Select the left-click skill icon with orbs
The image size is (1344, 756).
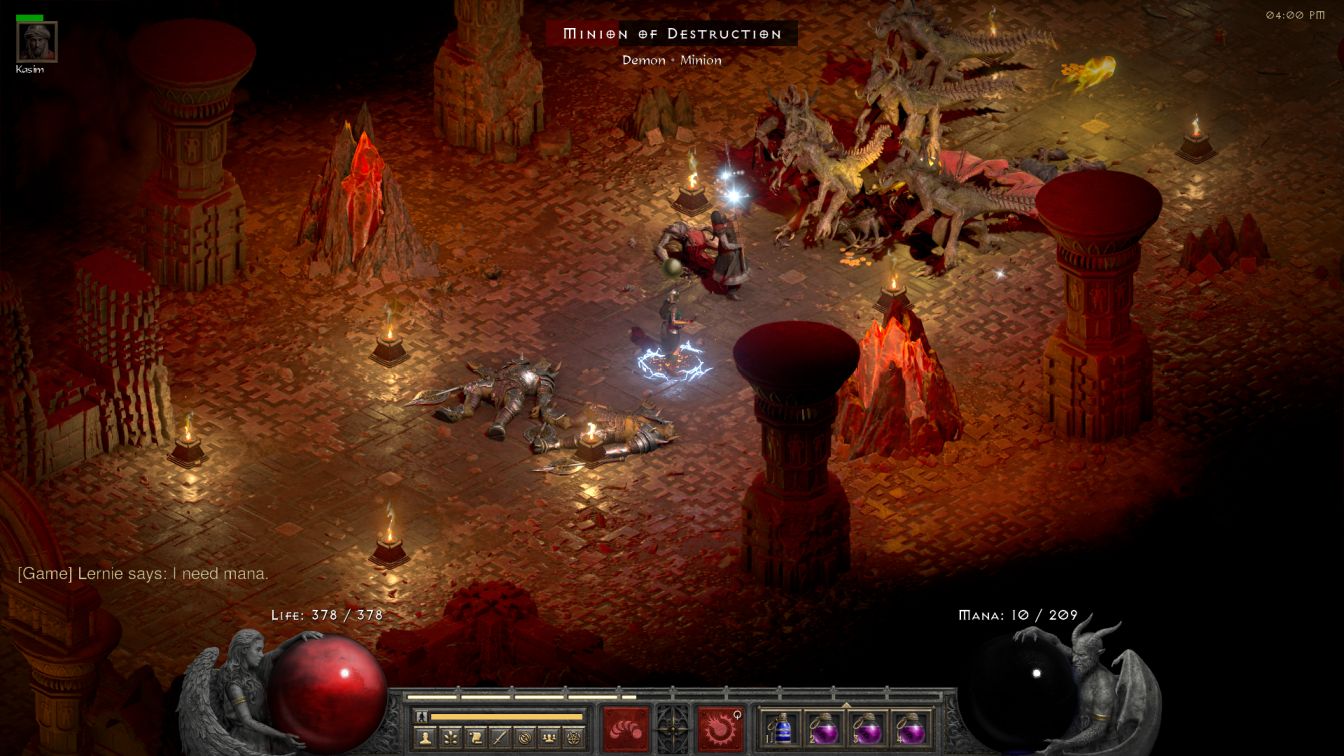625,728
